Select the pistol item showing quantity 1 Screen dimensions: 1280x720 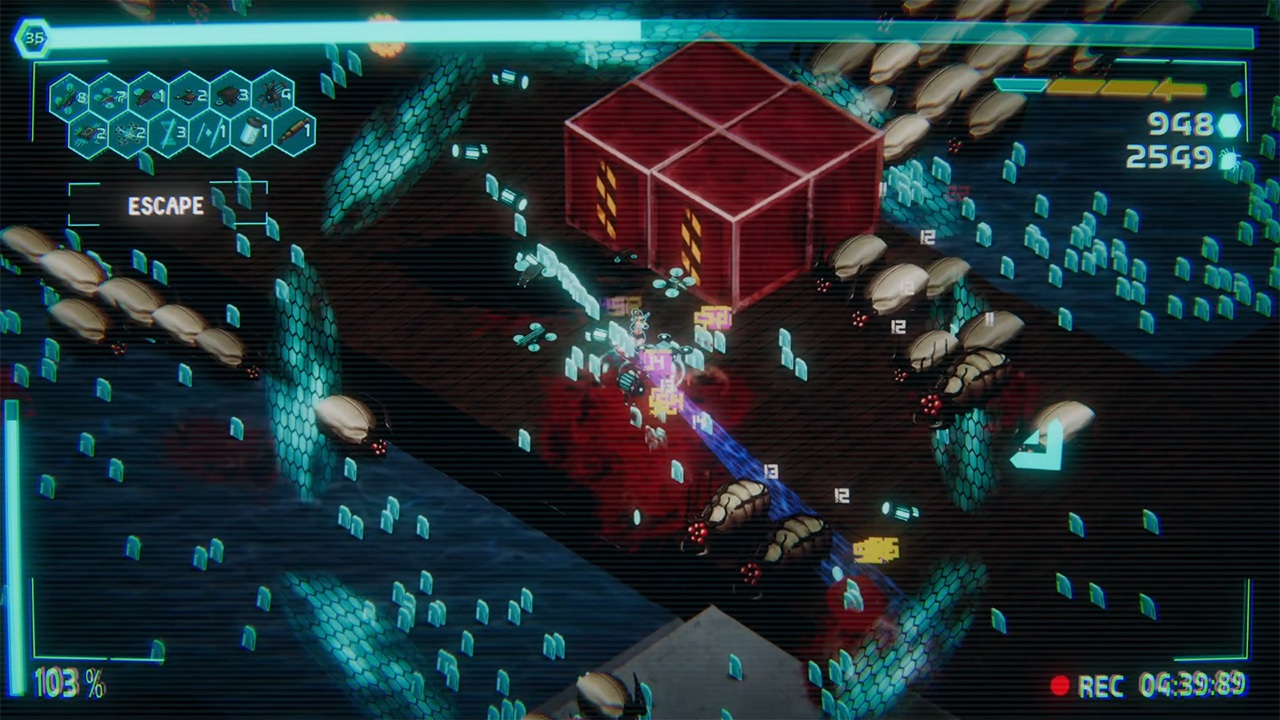147,95
